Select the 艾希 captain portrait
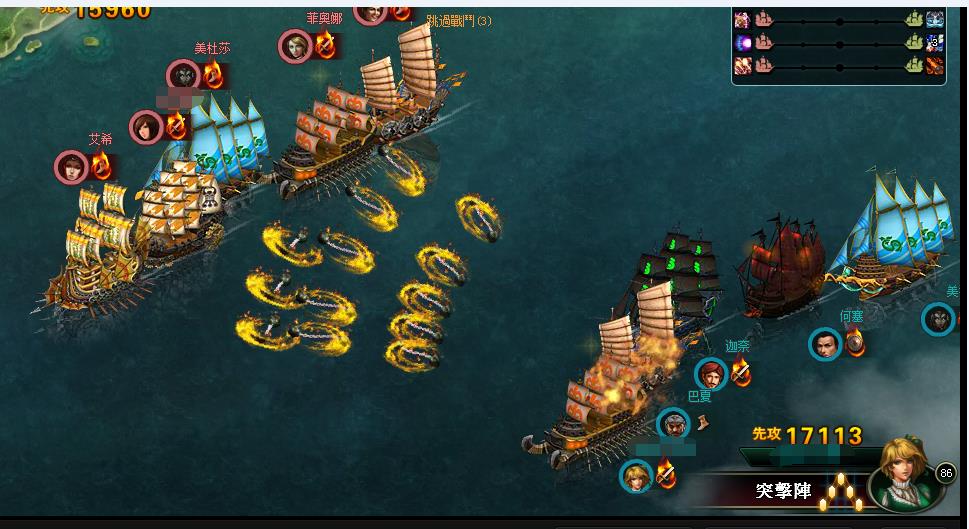The width and height of the screenshot is (969, 529). tap(72, 167)
